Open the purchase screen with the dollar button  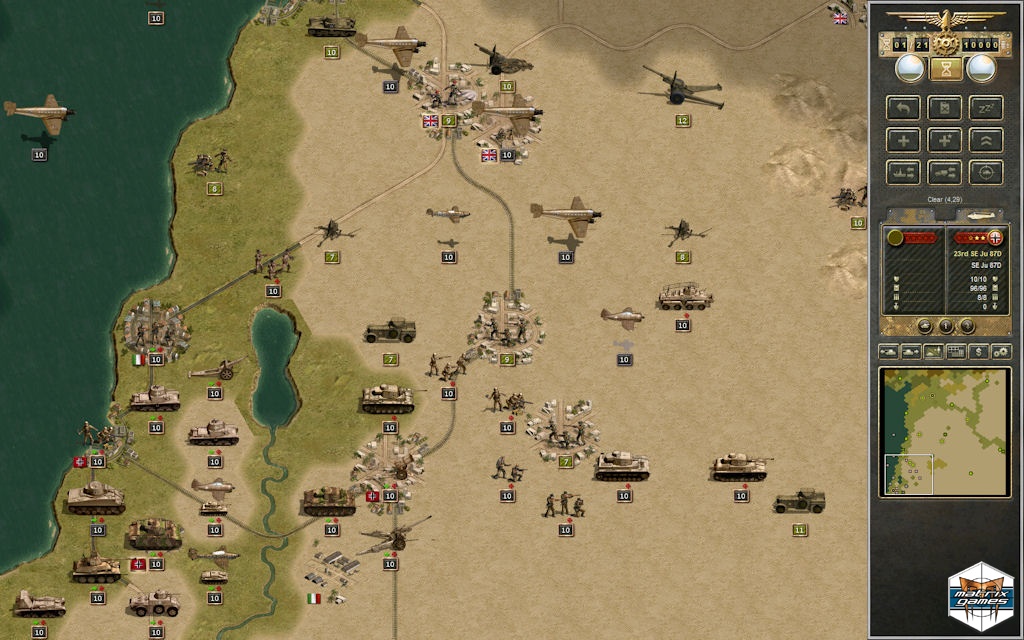[x=979, y=351]
